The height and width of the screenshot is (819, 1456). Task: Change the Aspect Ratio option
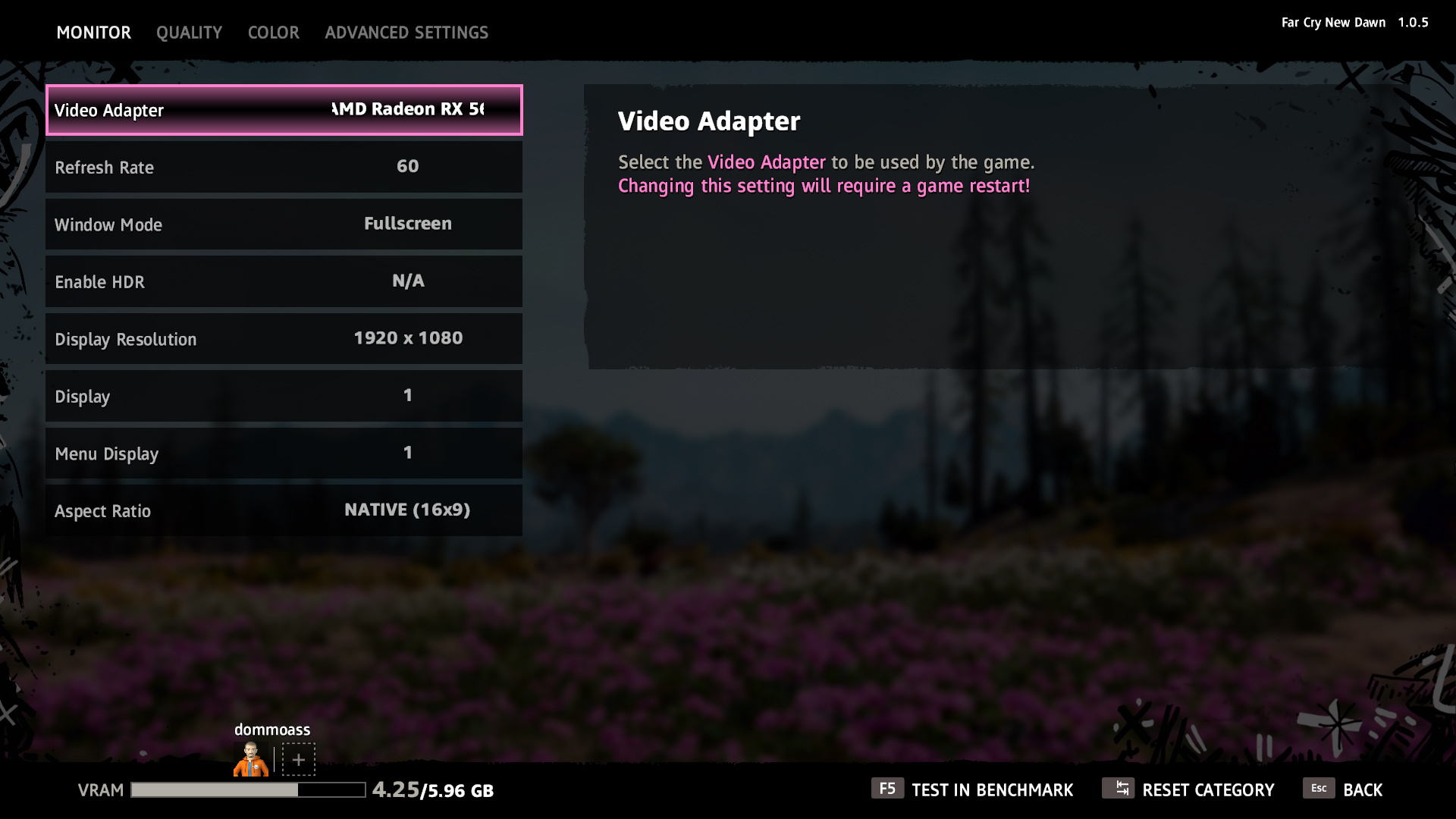284,510
